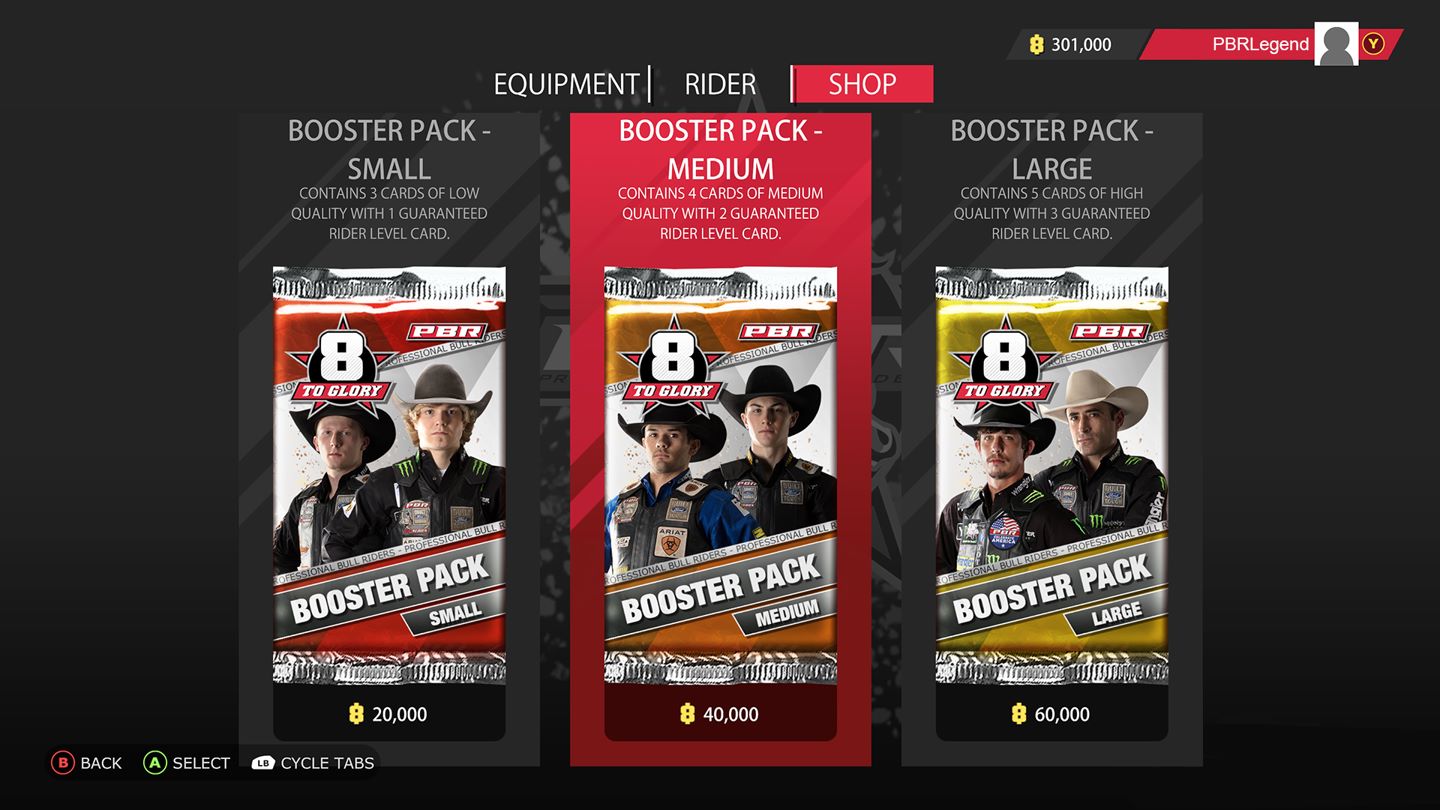Screen dimensions: 1440x810
Task: Click the gold coin currency icon
Action: click(x=1036, y=44)
